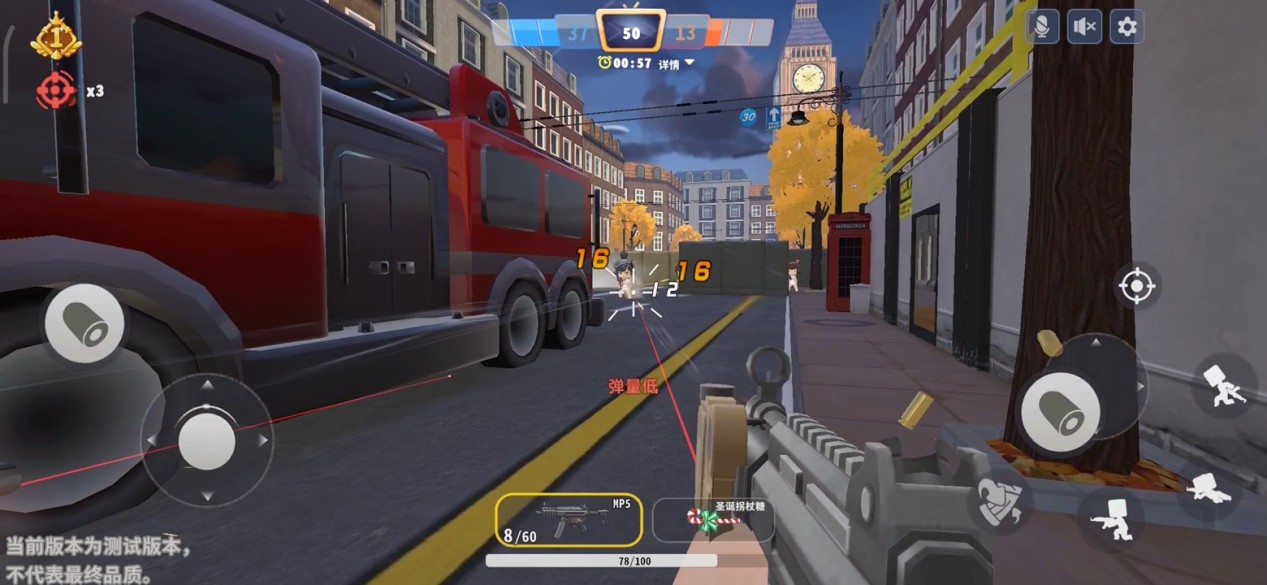Open the gear settings menu
This screenshot has height=585, width=1267.
[1127, 27]
